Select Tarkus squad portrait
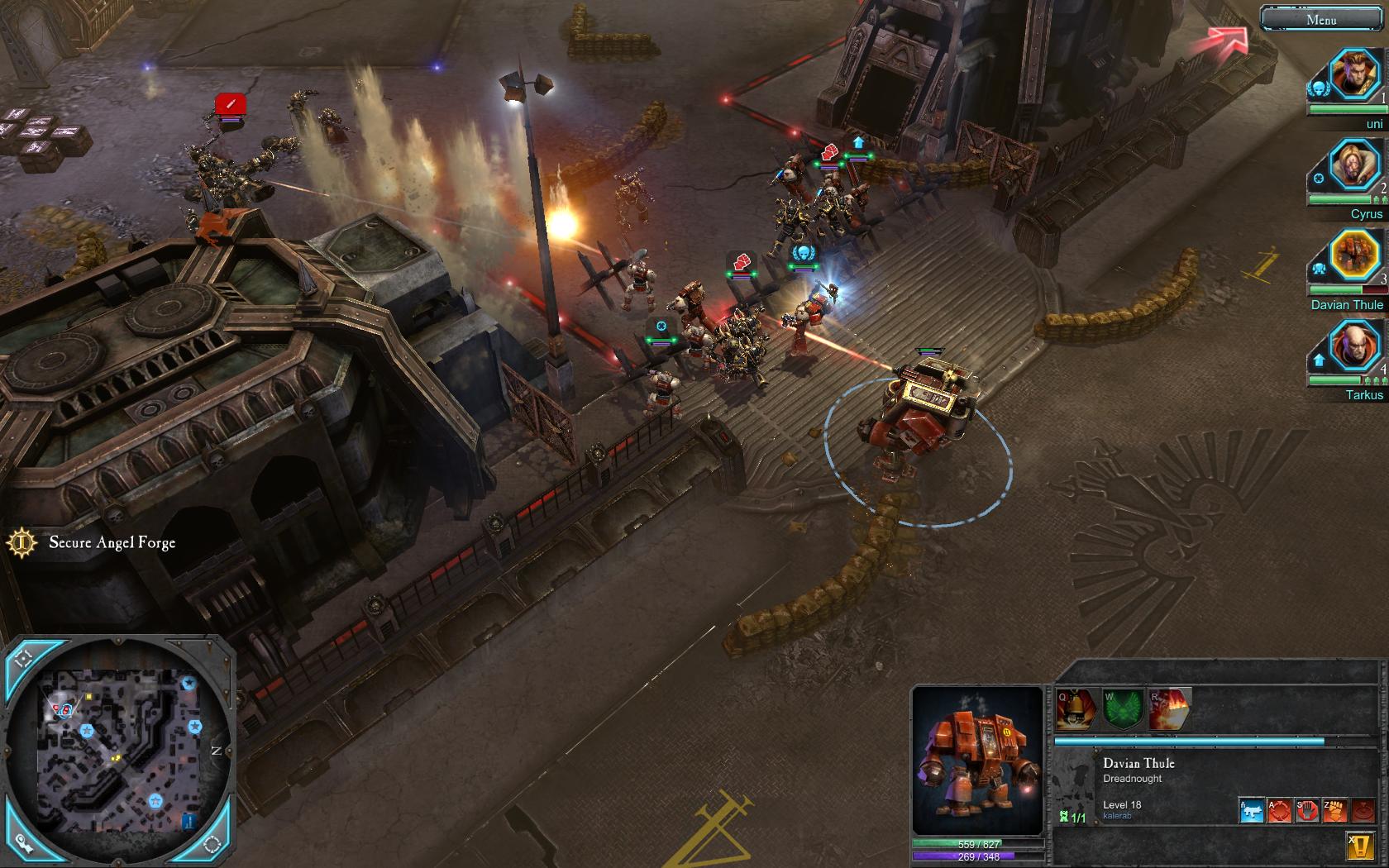 [x=1354, y=346]
